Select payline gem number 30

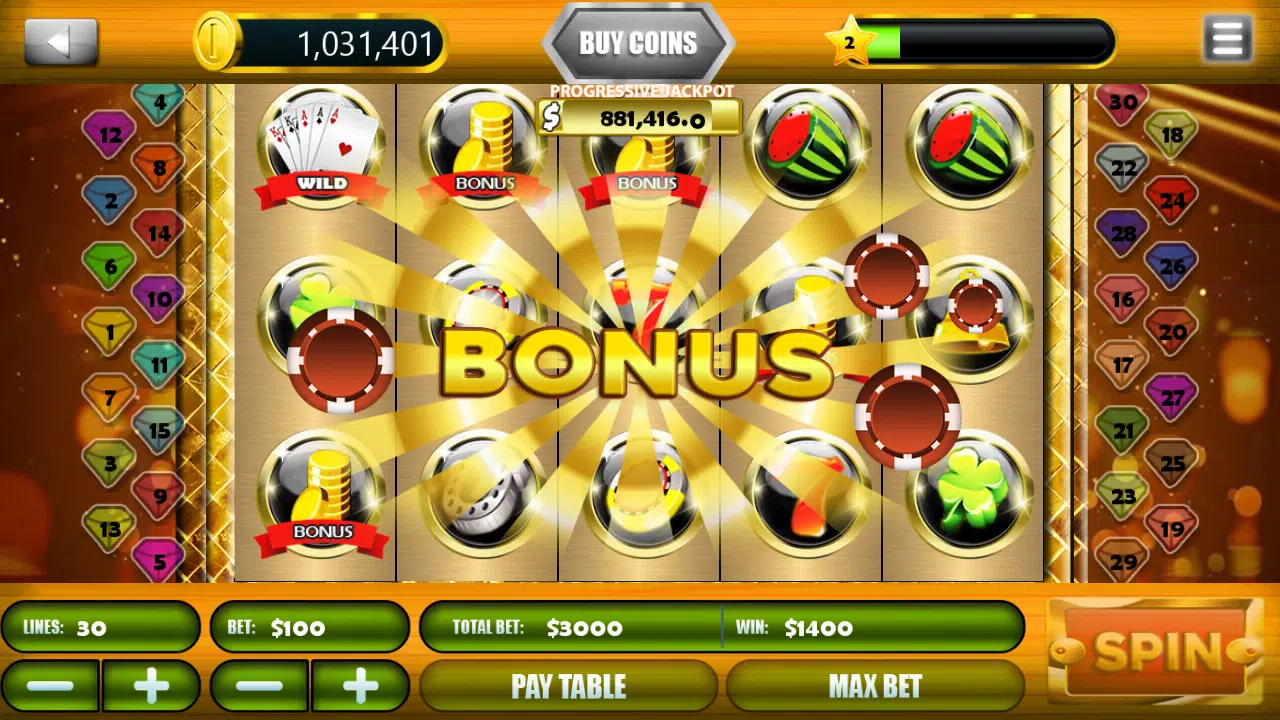click(1123, 103)
